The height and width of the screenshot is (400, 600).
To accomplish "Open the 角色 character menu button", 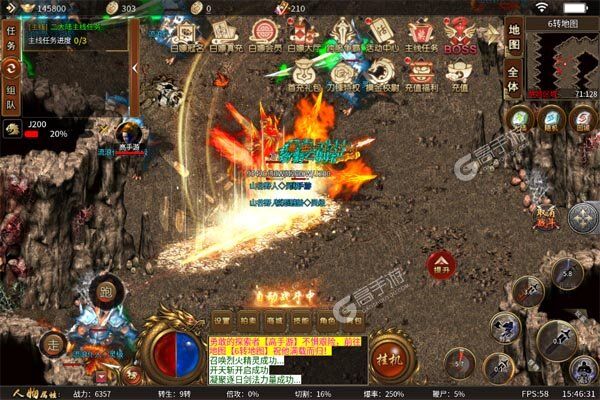I will 326,319.
